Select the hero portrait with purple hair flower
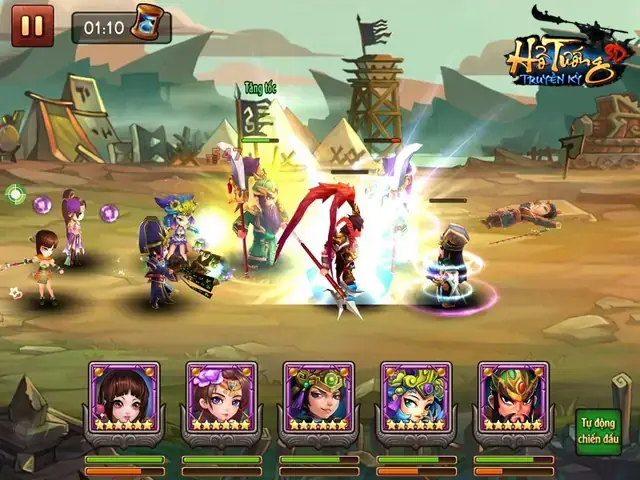Screen dimensions: 640x480 pyautogui.click(x=221, y=397)
